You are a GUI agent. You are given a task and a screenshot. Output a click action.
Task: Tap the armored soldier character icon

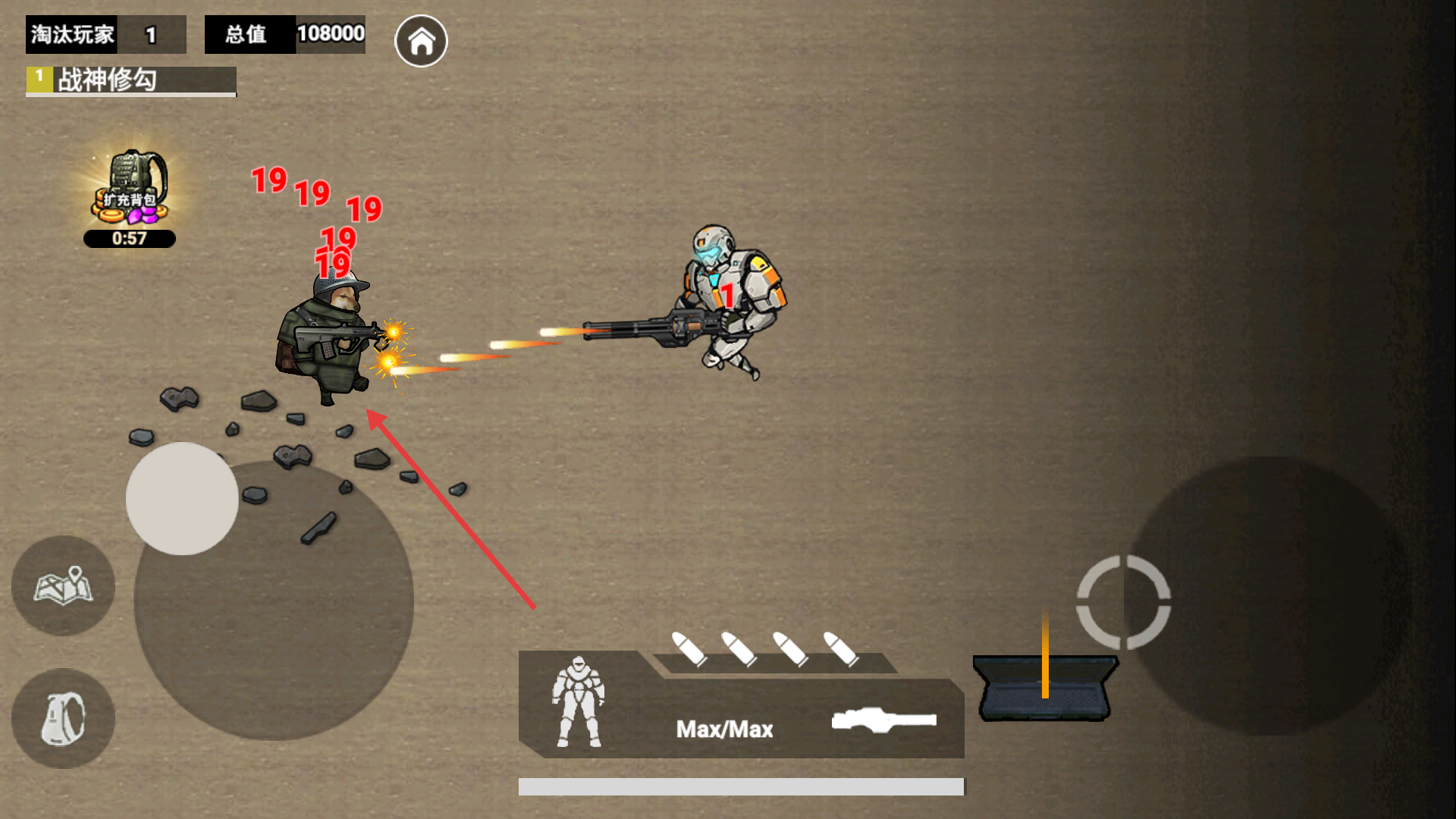pyautogui.click(x=579, y=702)
